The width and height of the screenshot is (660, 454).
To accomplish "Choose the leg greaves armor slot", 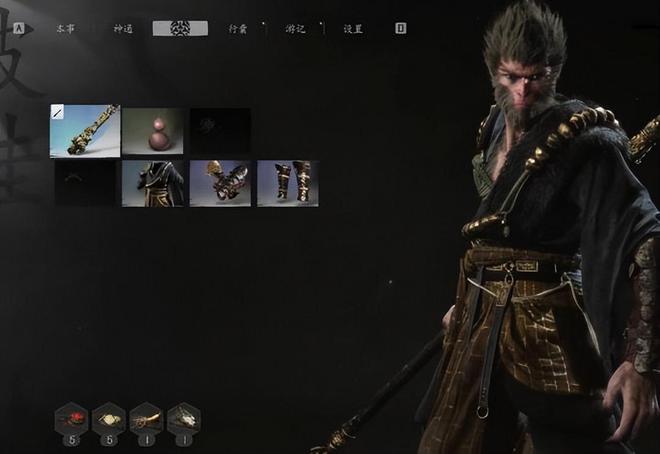I will (x=288, y=184).
